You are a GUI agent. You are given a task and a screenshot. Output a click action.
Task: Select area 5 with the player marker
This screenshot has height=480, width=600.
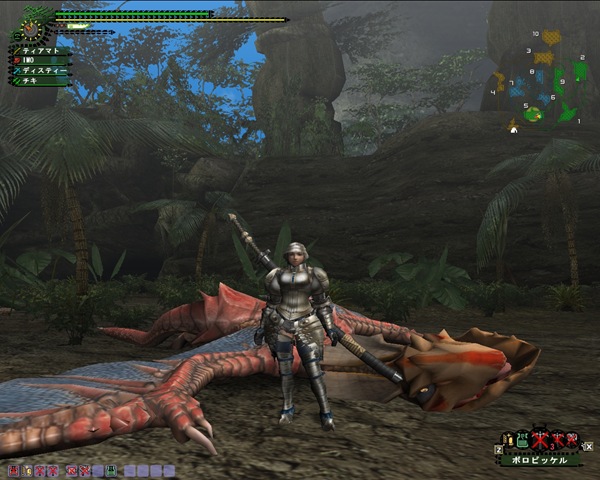click(533, 113)
